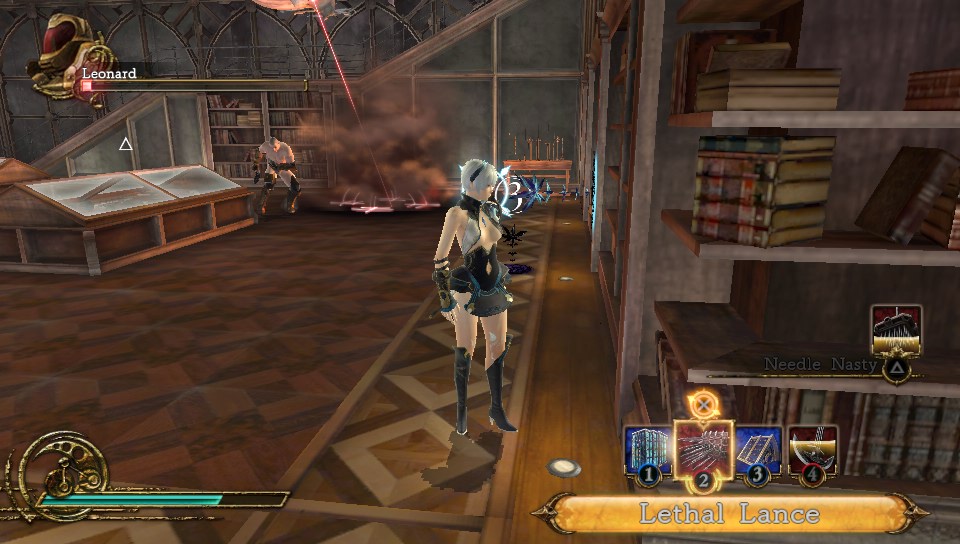Activate the Lethal Lance trap slot
The height and width of the screenshot is (544, 960).
pos(704,451)
